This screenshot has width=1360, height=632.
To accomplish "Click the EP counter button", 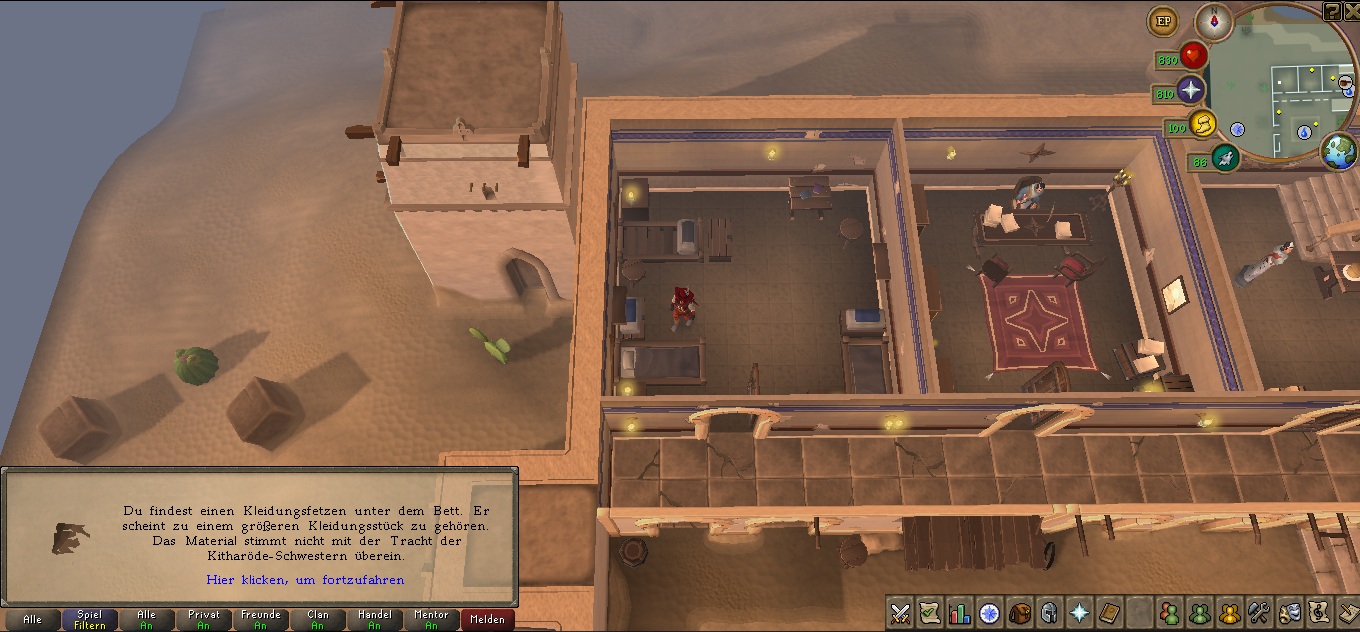I will tap(1162, 20).
